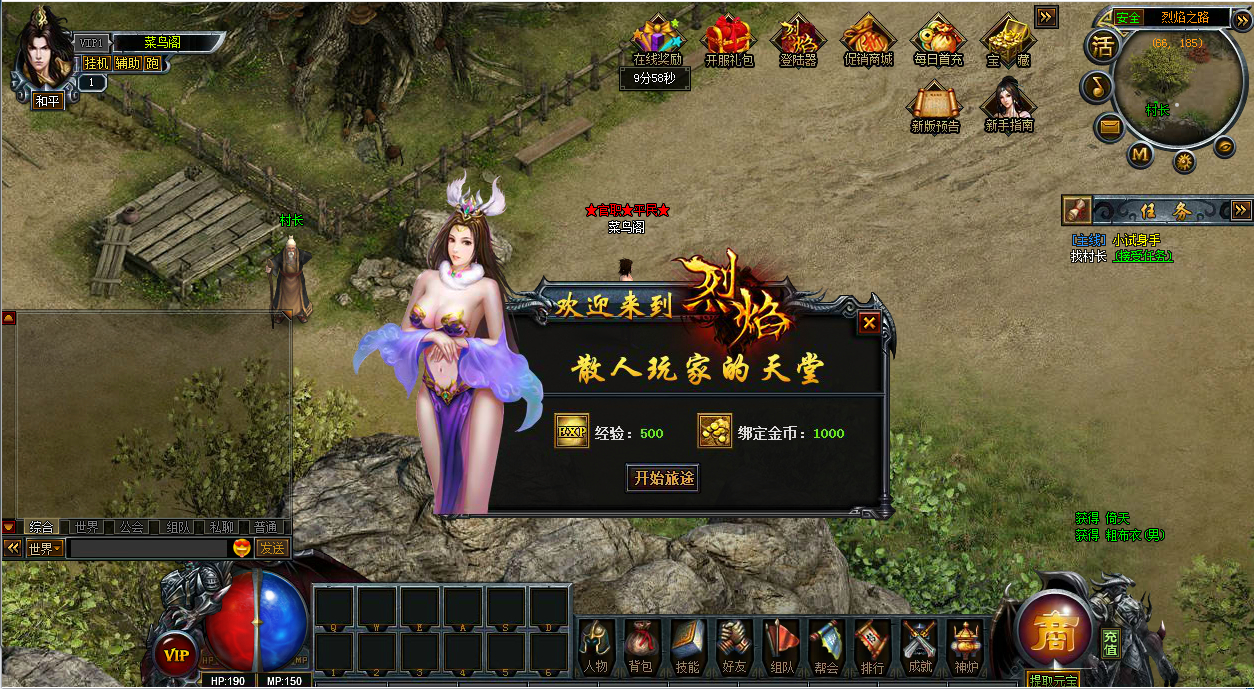
Task: Open the 新手指南 beginner guide
Action: tap(1008, 104)
